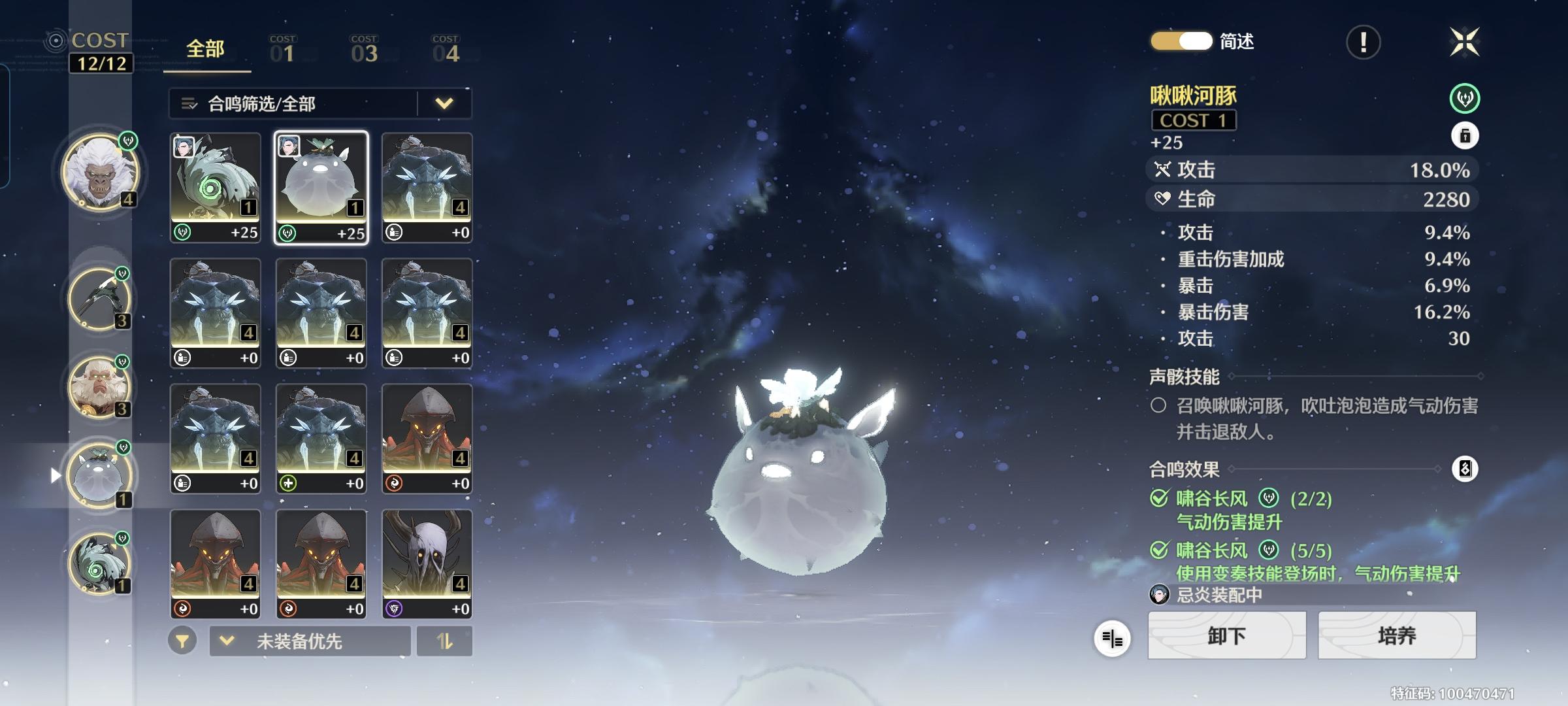Click the yellow funnel filter button
This screenshot has height=706, width=1568.
(x=182, y=641)
